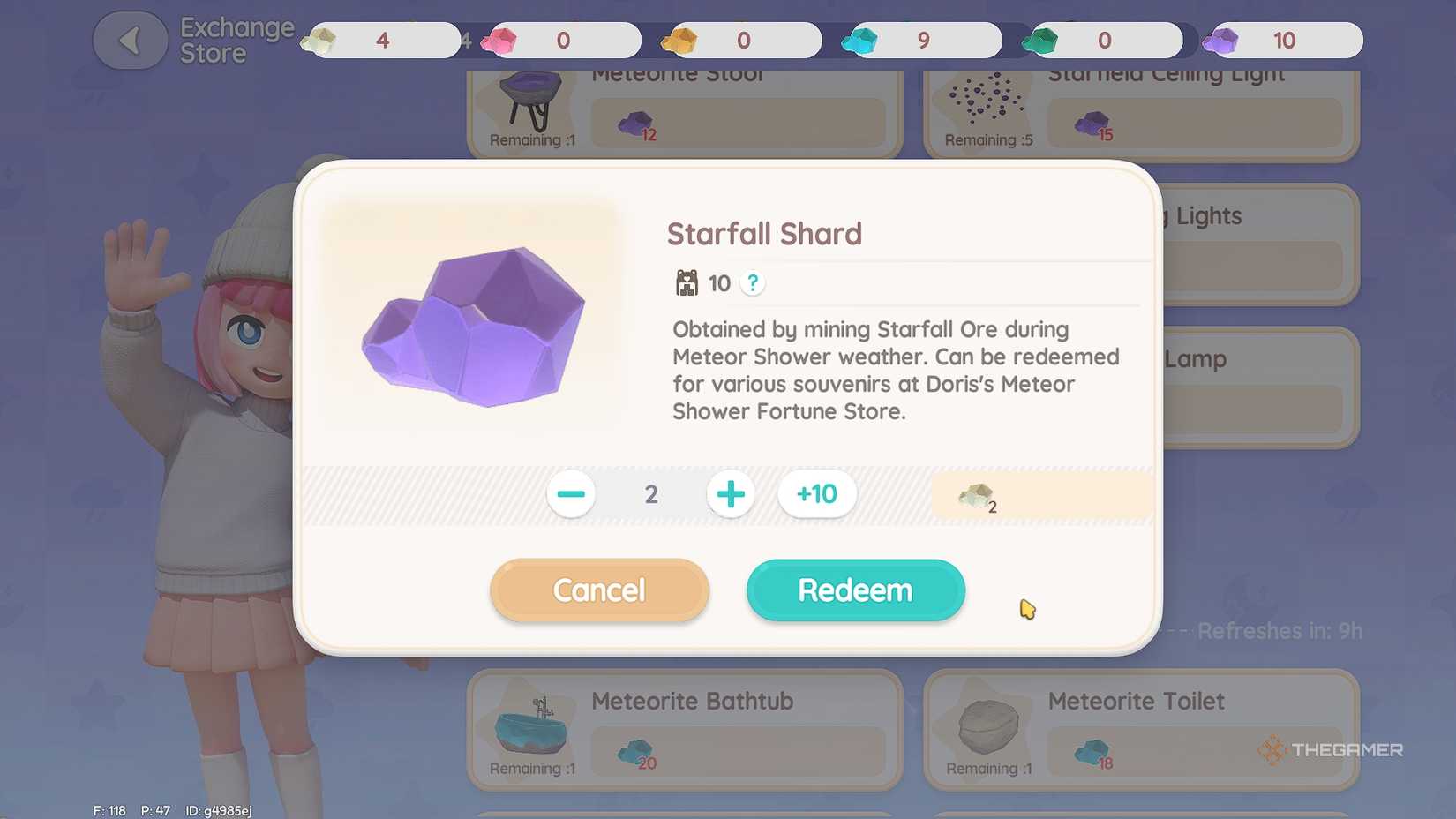Open the Starfall Shard help question mark
Viewport: 1456px width, 819px height.
point(752,283)
